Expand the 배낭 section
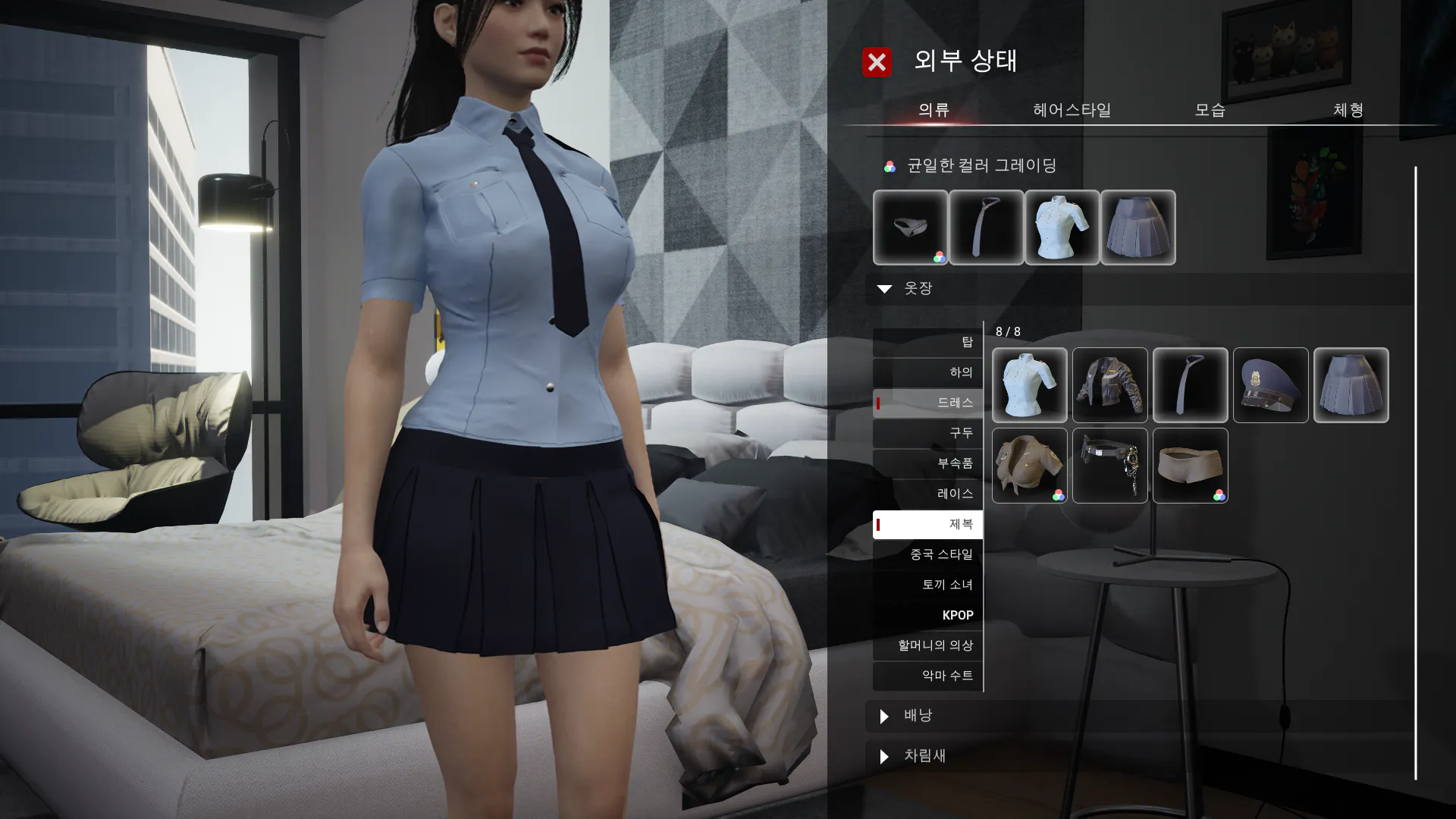The width and height of the screenshot is (1456, 819). (885, 716)
